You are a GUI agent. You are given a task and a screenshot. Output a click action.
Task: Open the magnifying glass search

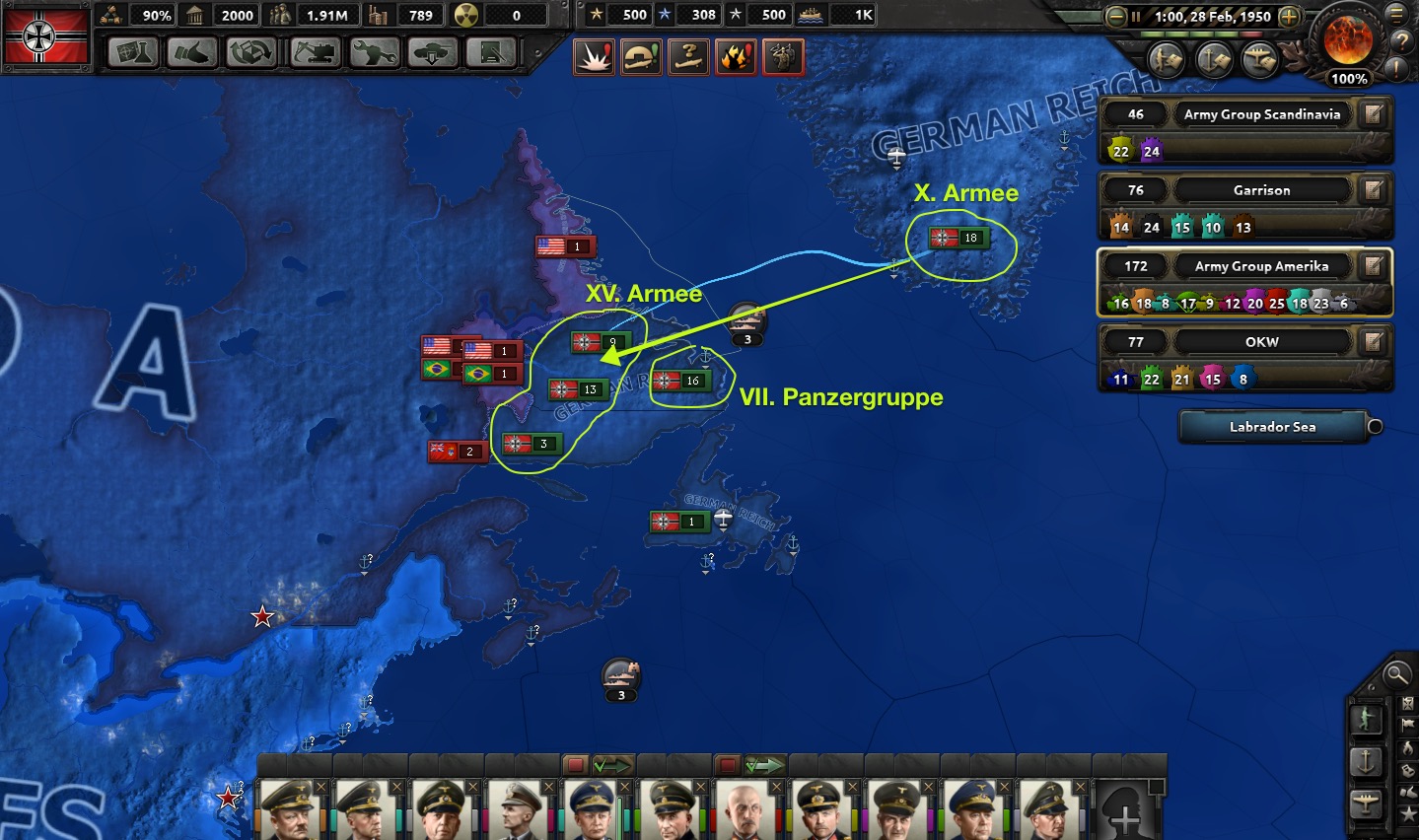tap(1396, 674)
